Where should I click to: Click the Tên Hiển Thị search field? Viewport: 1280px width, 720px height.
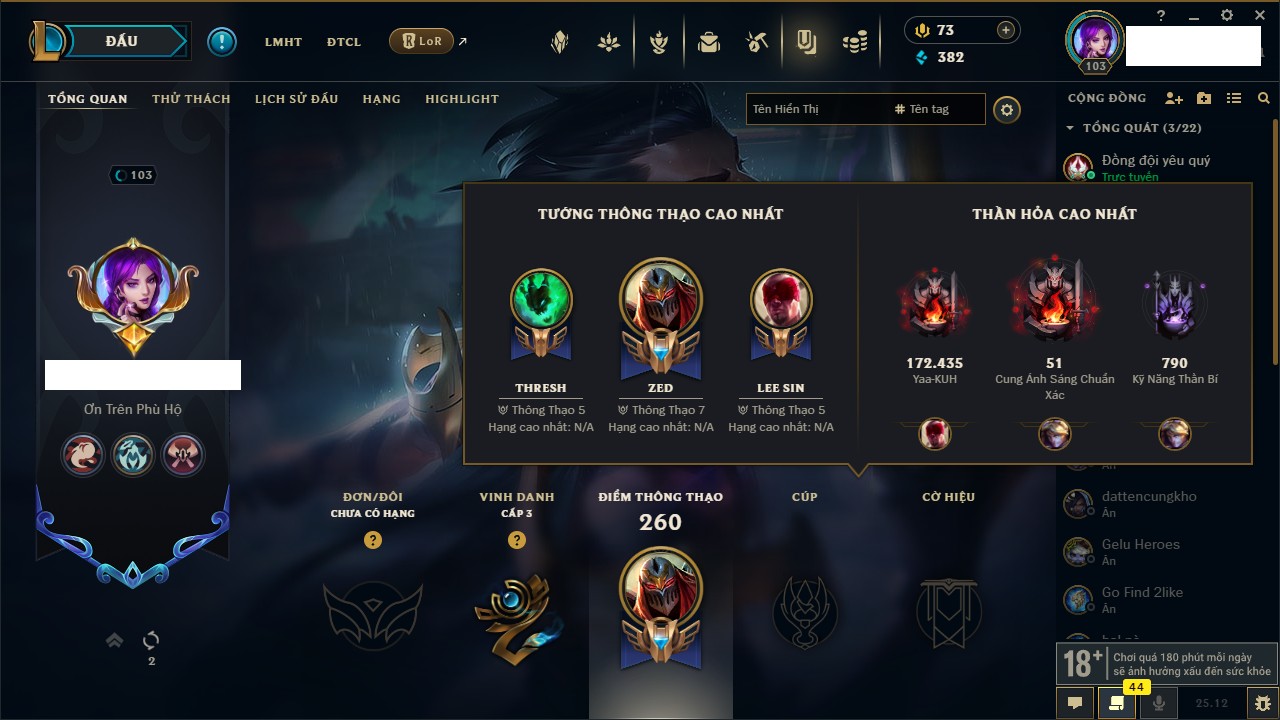pos(815,109)
